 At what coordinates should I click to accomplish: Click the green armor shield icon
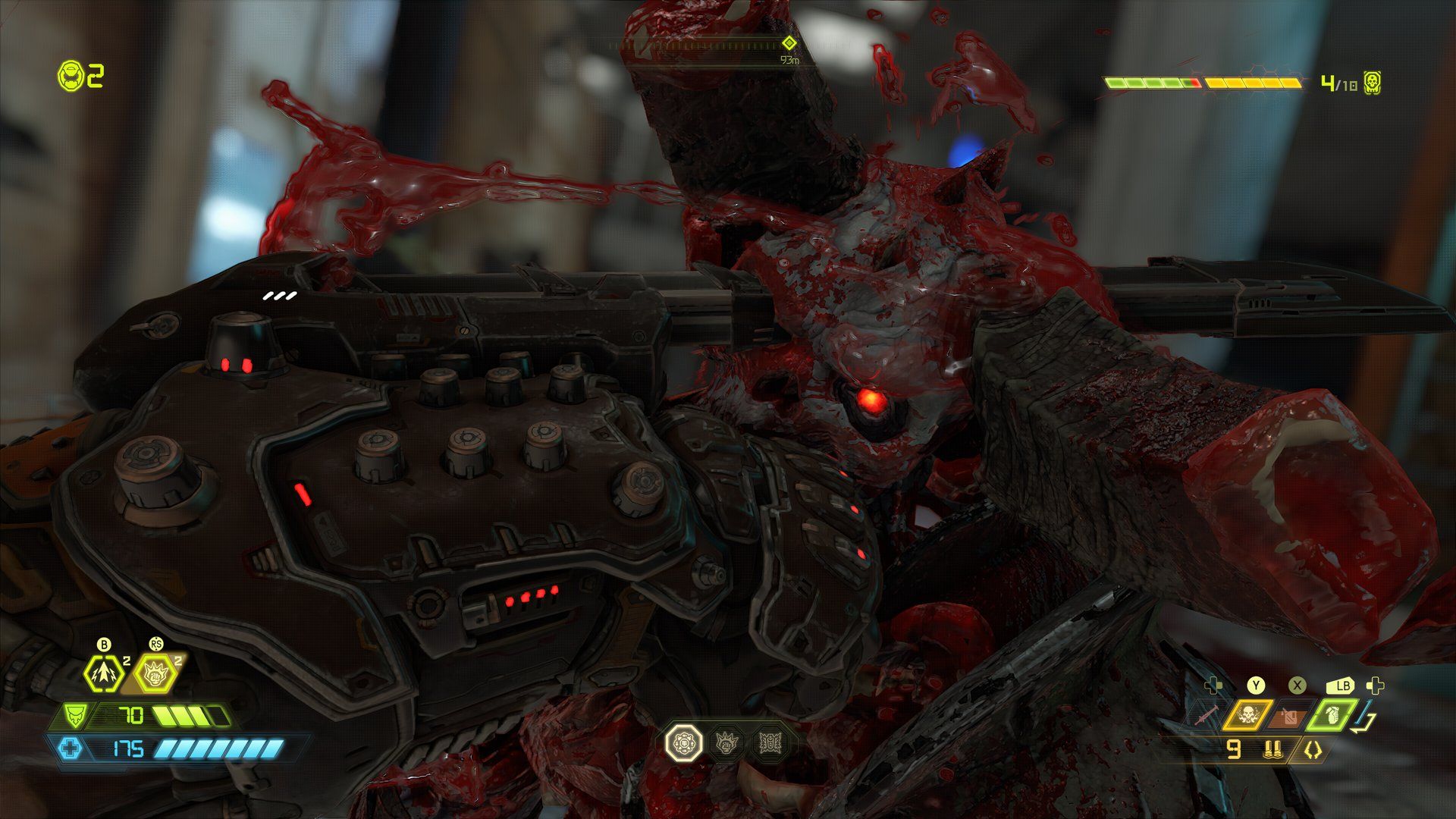pos(75,715)
